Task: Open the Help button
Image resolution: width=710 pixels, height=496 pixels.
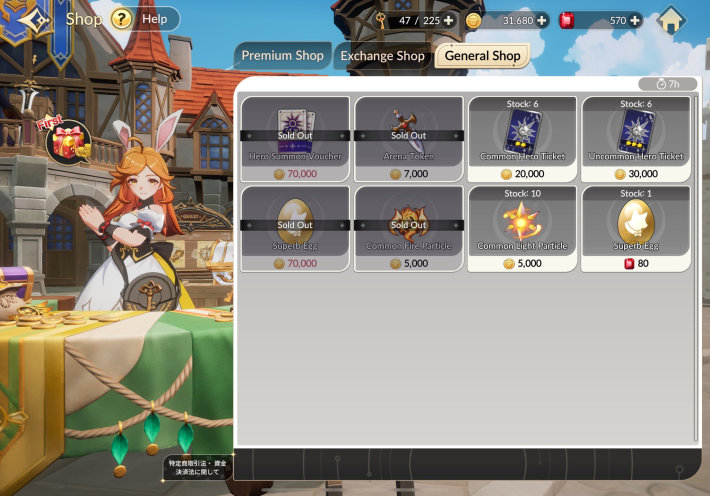Action: [145, 19]
